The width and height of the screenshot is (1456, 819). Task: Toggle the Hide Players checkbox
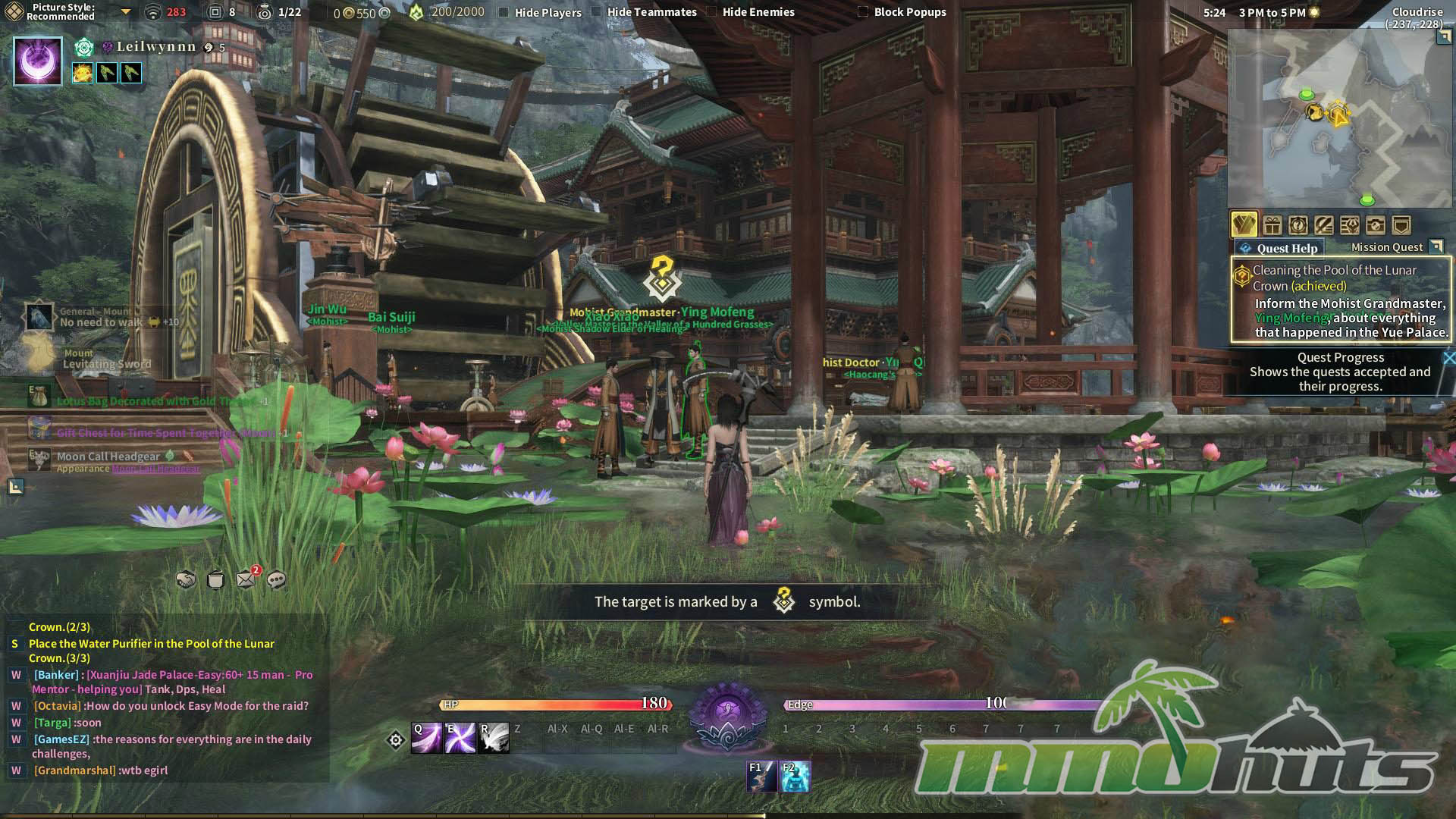click(x=504, y=12)
